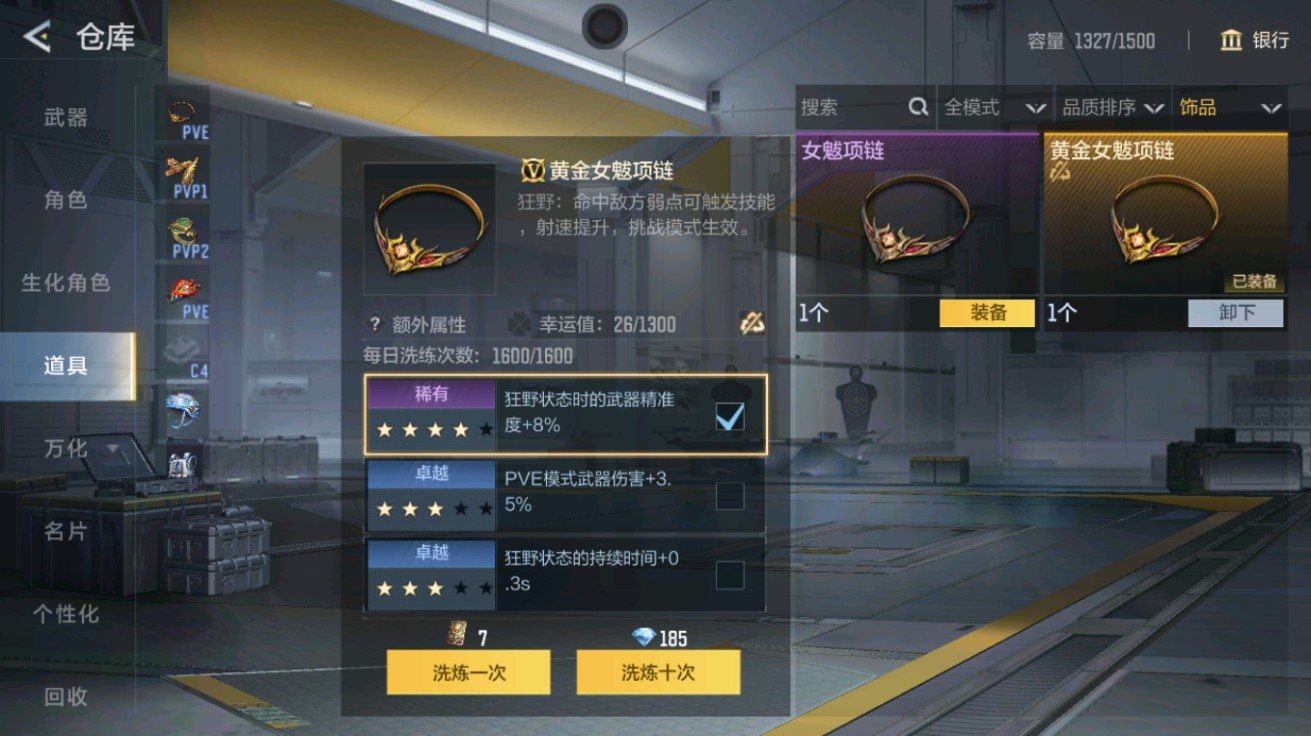Image resolution: width=1311 pixels, height=736 pixels.
Task: Switch to the 武器 tab
Action: point(65,117)
